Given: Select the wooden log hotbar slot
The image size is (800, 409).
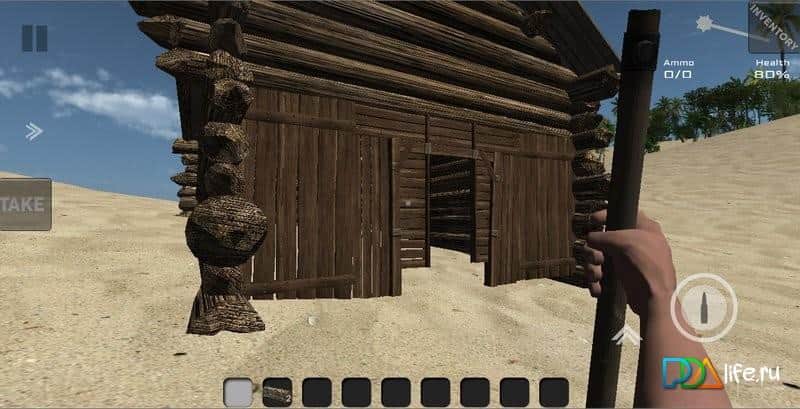Looking at the screenshot, I should [277, 391].
